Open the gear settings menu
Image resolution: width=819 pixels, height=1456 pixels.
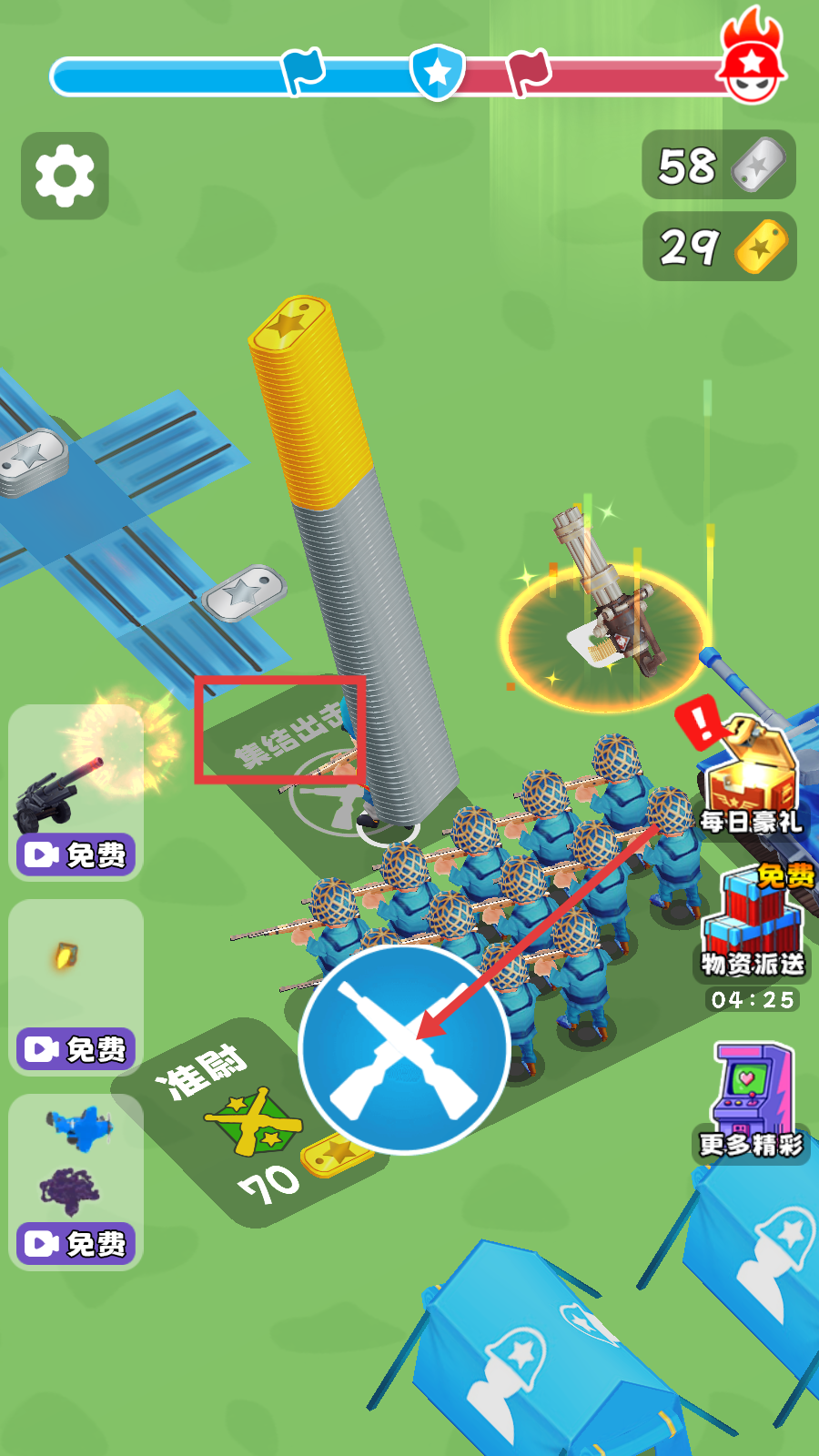point(65,176)
